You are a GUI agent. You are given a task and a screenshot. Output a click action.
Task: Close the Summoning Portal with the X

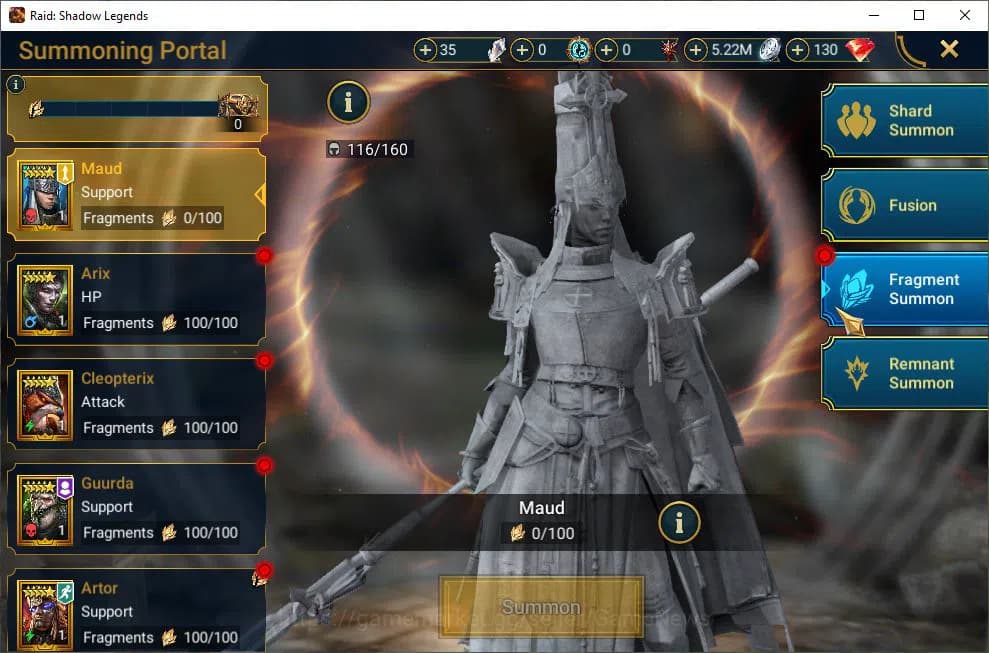click(x=949, y=49)
